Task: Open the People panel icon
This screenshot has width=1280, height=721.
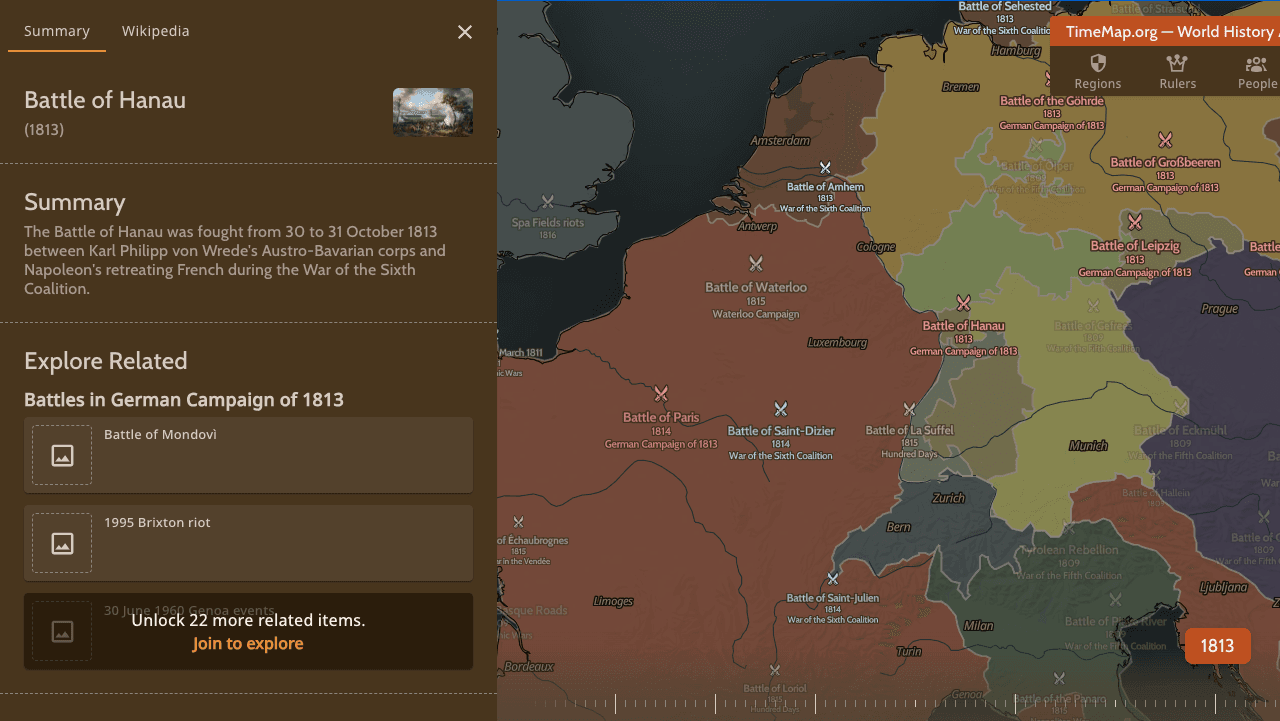Action: pyautogui.click(x=1255, y=71)
